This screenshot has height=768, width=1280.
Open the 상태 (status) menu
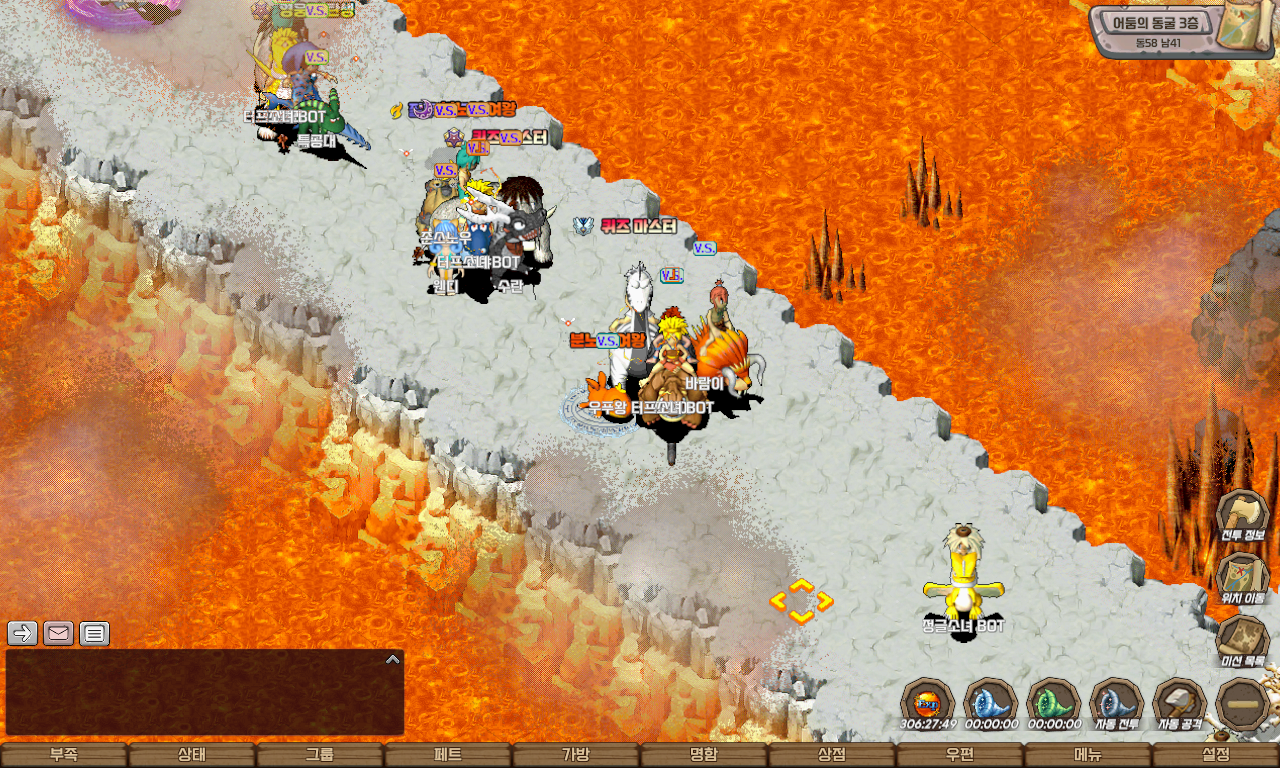pos(192,755)
